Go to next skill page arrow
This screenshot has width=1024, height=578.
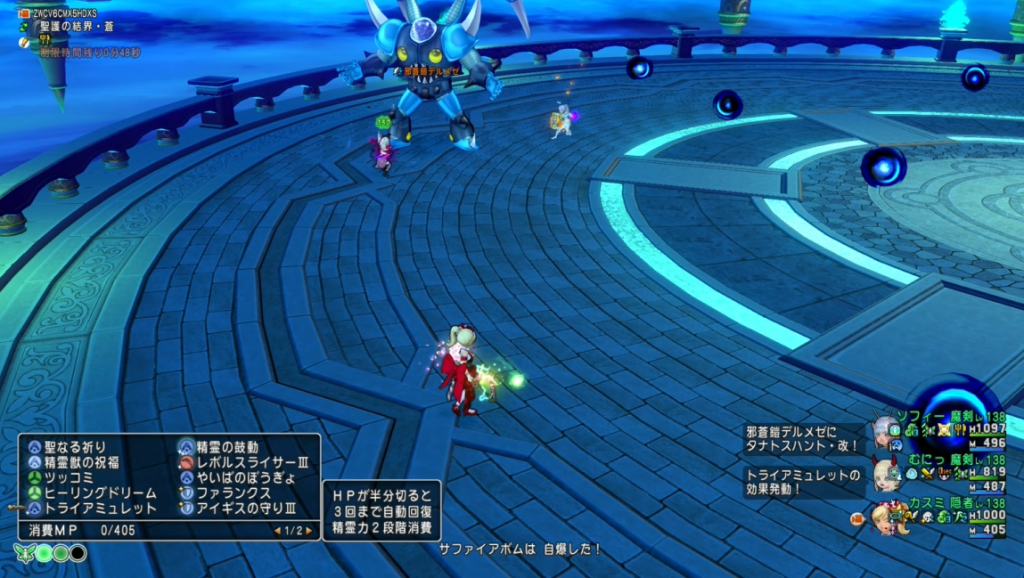coord(309,530)
